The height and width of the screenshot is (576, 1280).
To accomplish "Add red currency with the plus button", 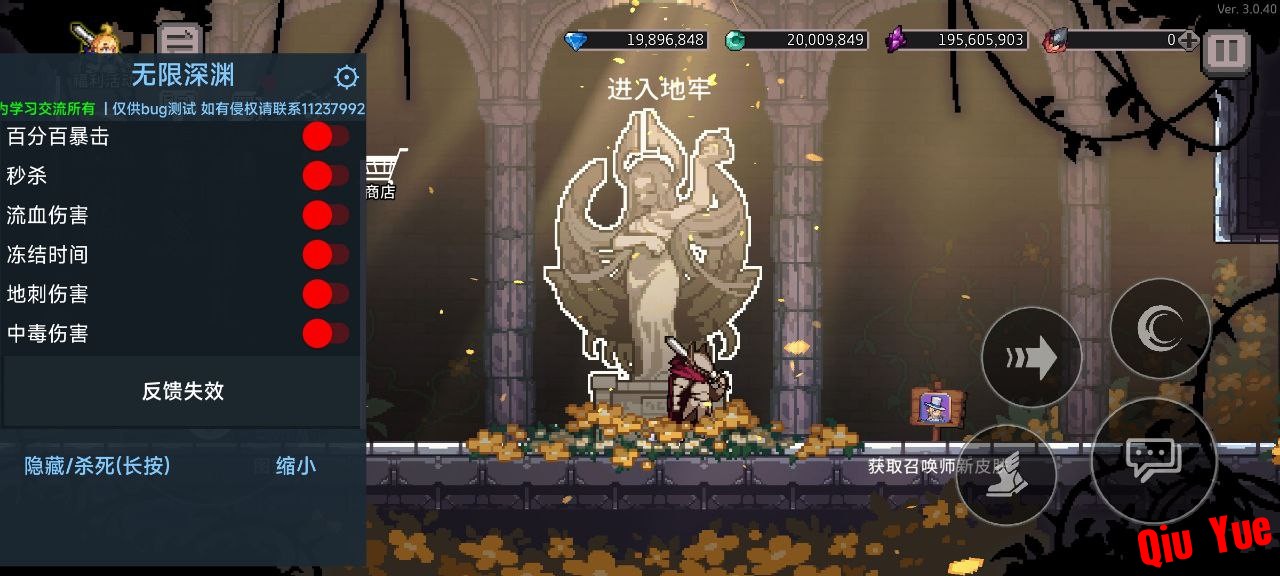I will click(x=1188, y=40).
